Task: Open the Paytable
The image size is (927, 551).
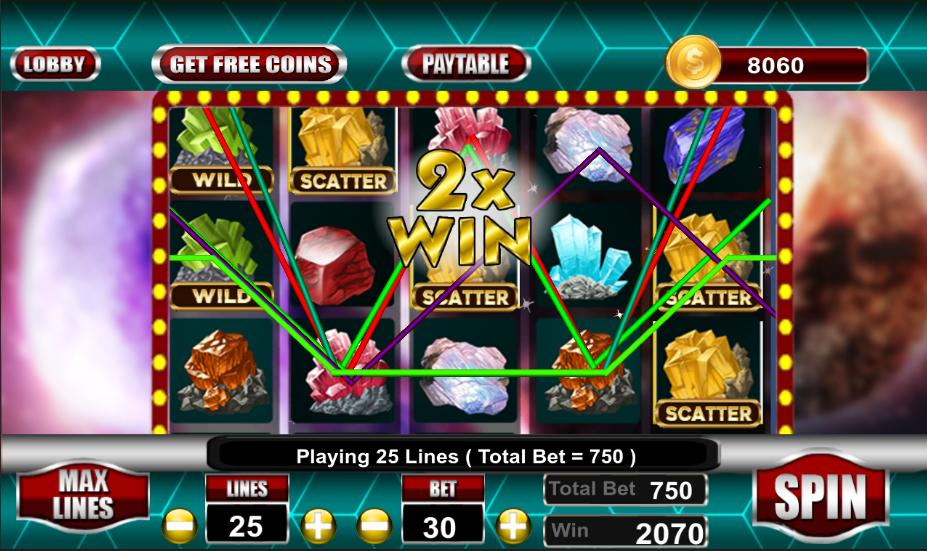Action: click(465, 65)
